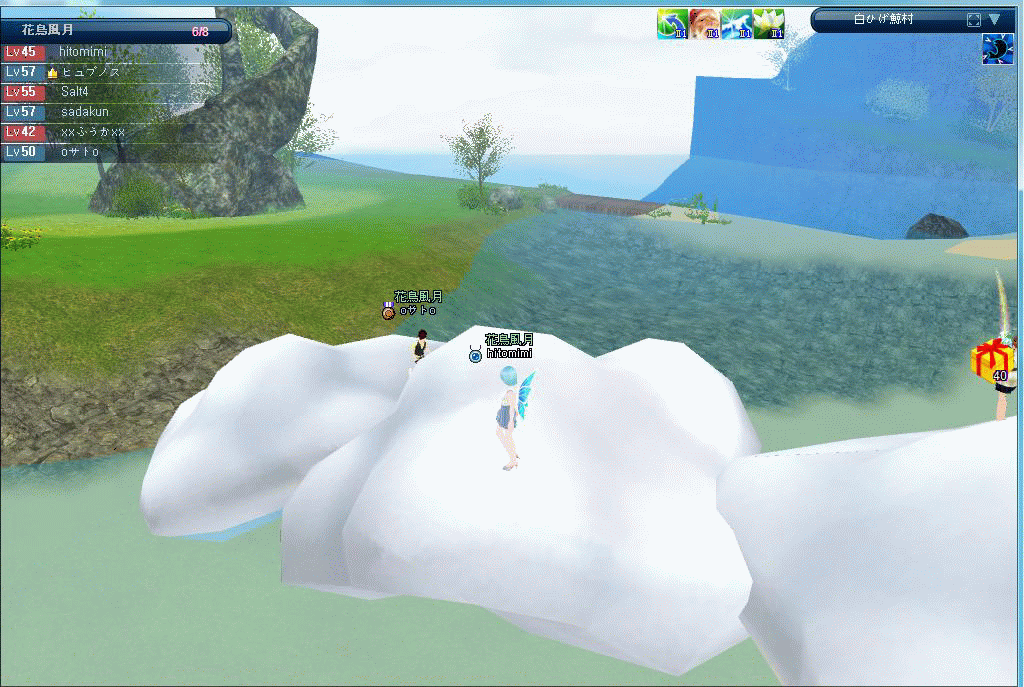Open the minimap dropdown triangle arrow
The height and width of the screenshot is (687, 1024).
994,19
